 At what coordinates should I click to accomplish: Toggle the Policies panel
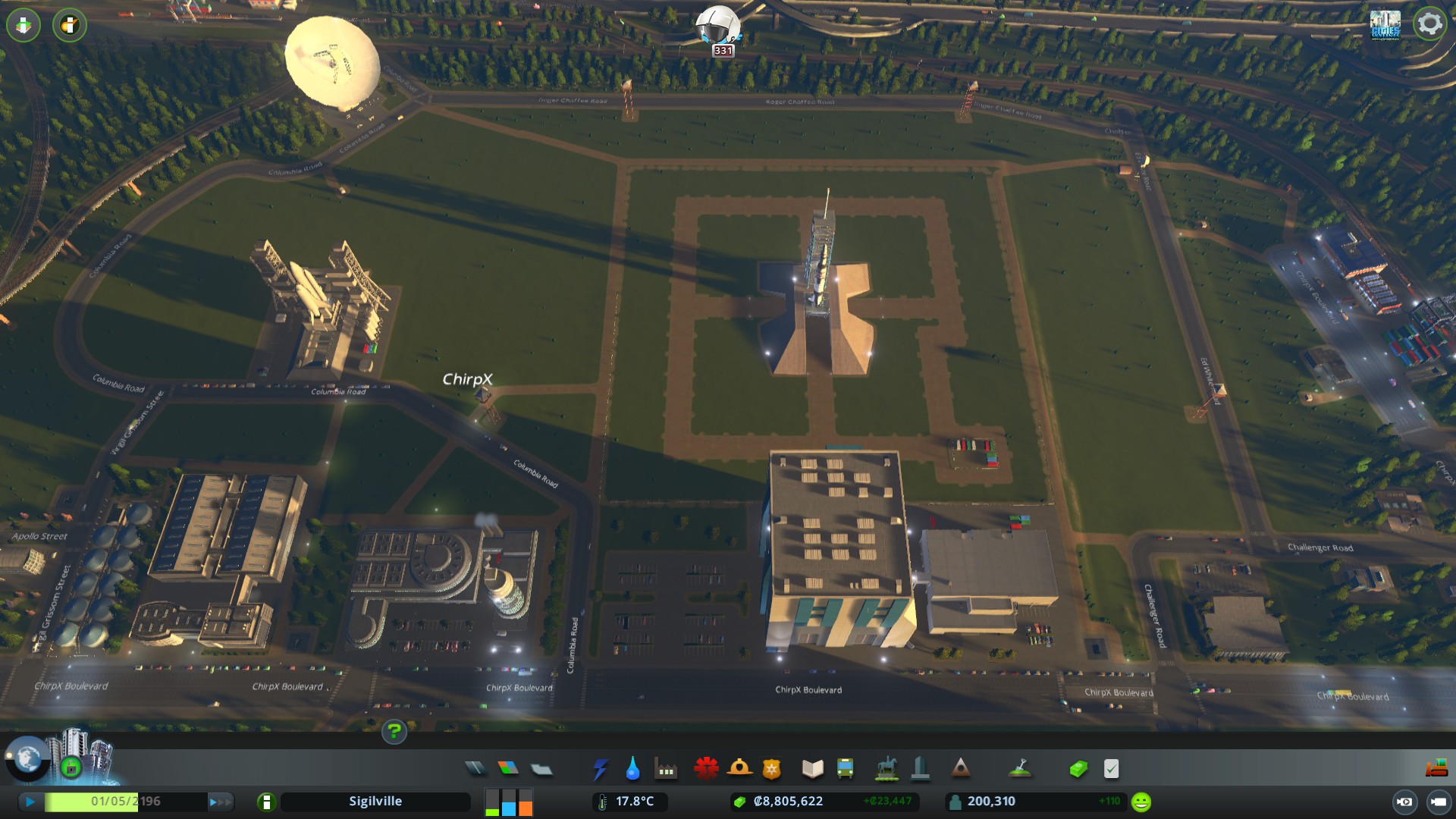1111,767
